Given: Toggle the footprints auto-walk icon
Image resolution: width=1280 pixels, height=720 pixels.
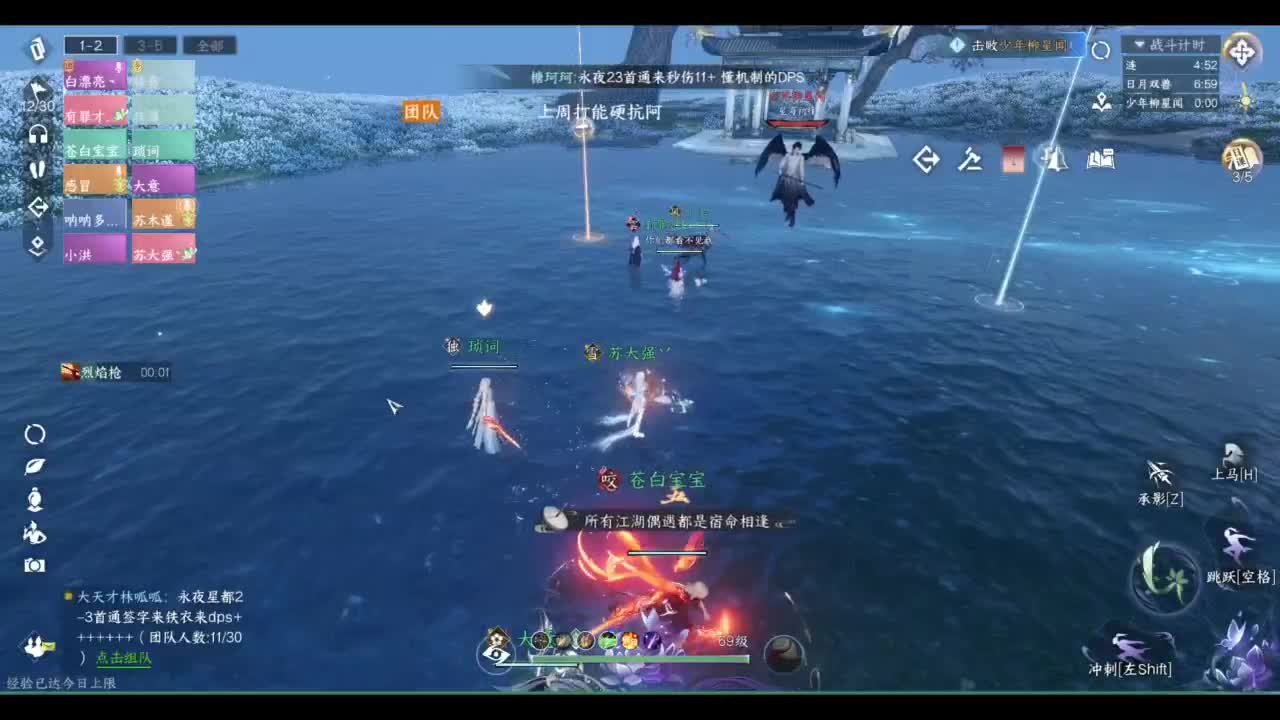Looking at the screenshot, I should tap(36, 169).
